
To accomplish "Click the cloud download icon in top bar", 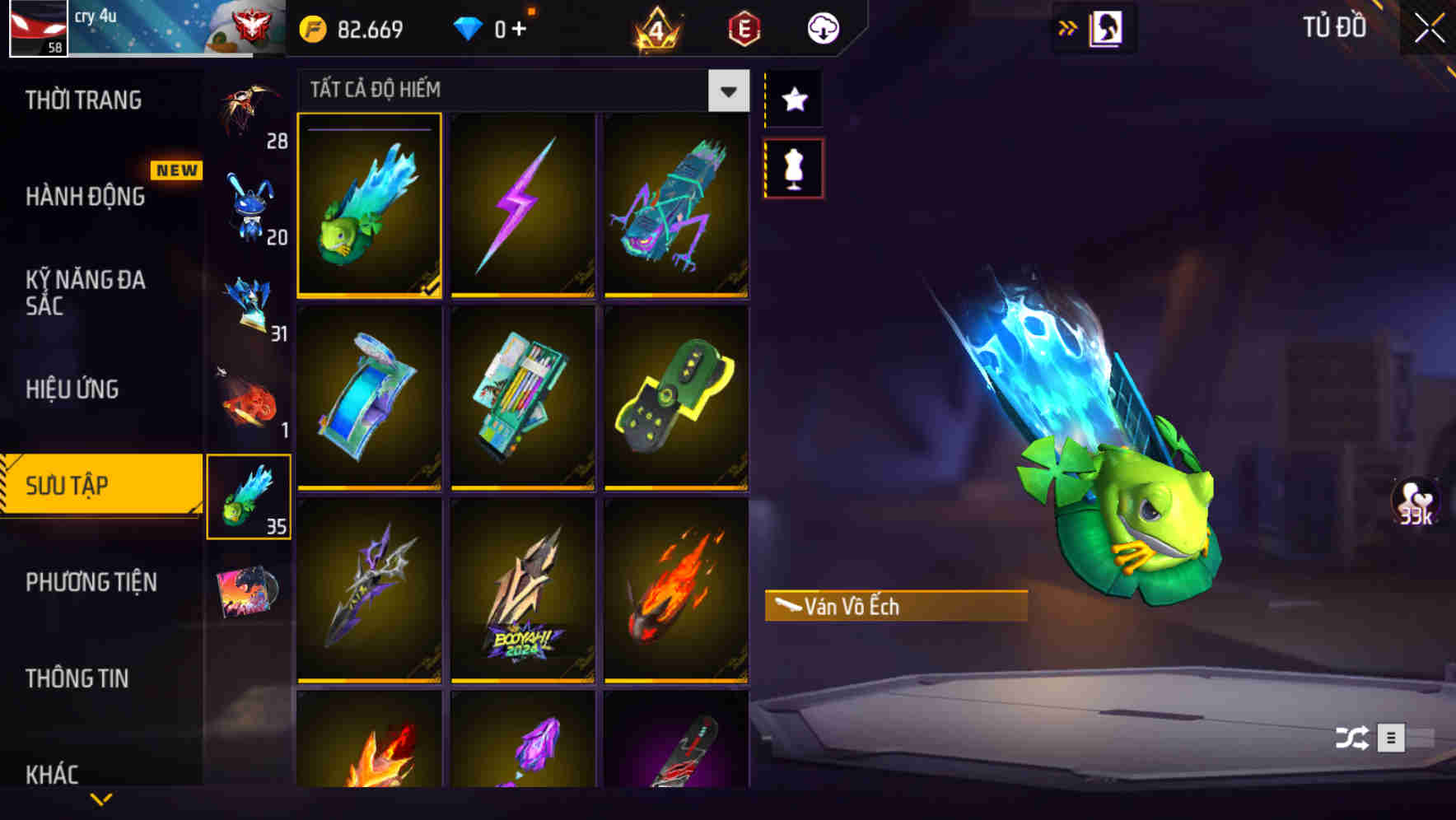I will (x=822, y=26).
